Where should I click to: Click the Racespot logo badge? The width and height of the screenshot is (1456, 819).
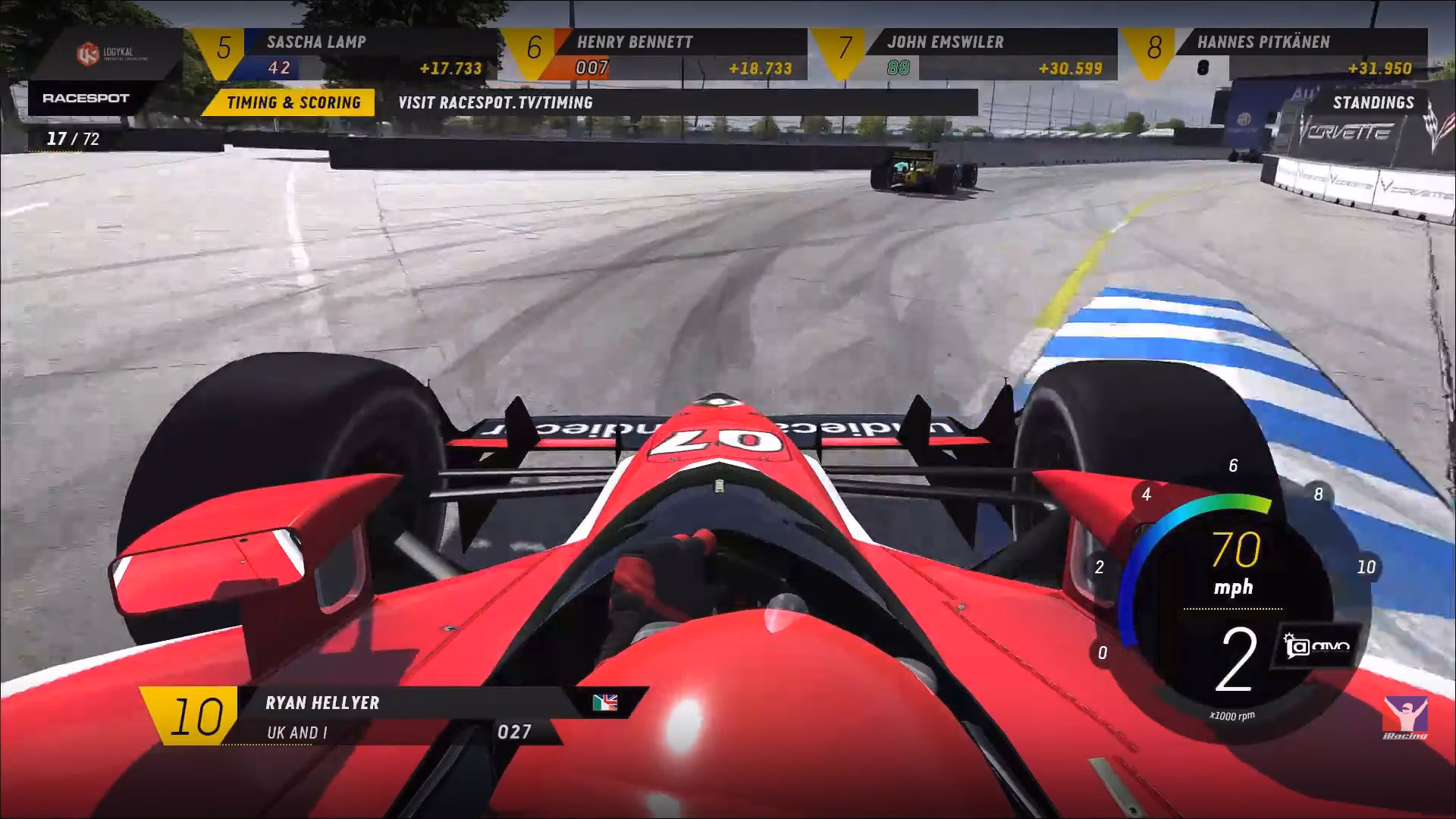[86, 98]
